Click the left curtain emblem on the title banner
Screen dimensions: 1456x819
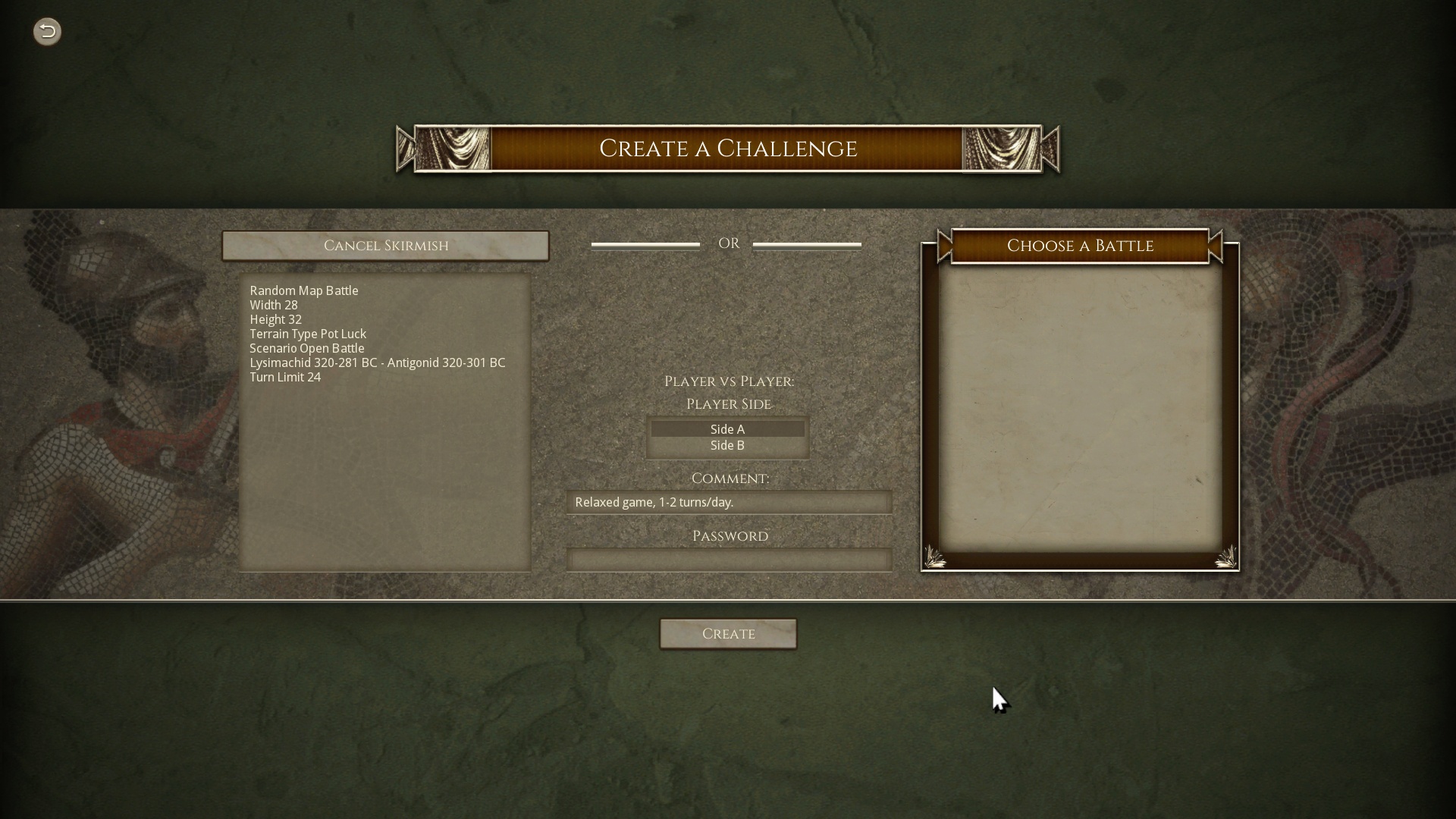(453, 149)
